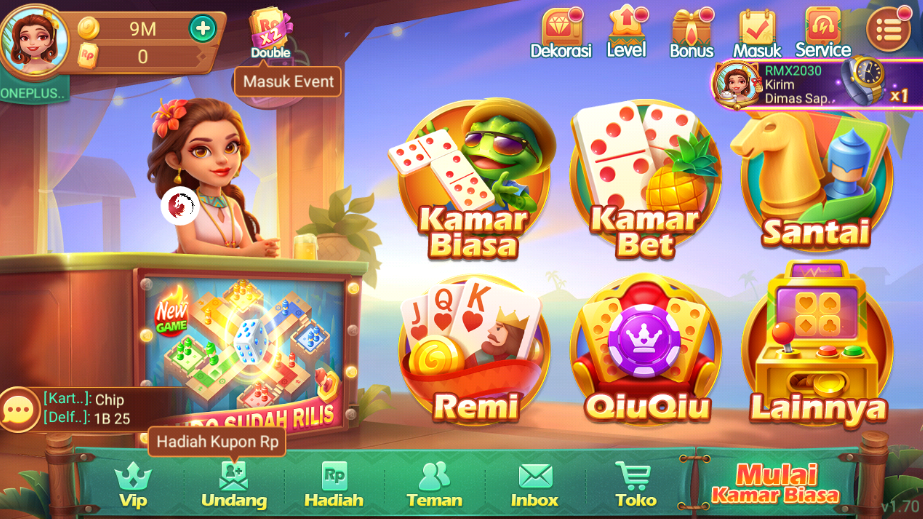Open the Service support icon
Viewport: 923px width, 519px height.
pos(823,32)
